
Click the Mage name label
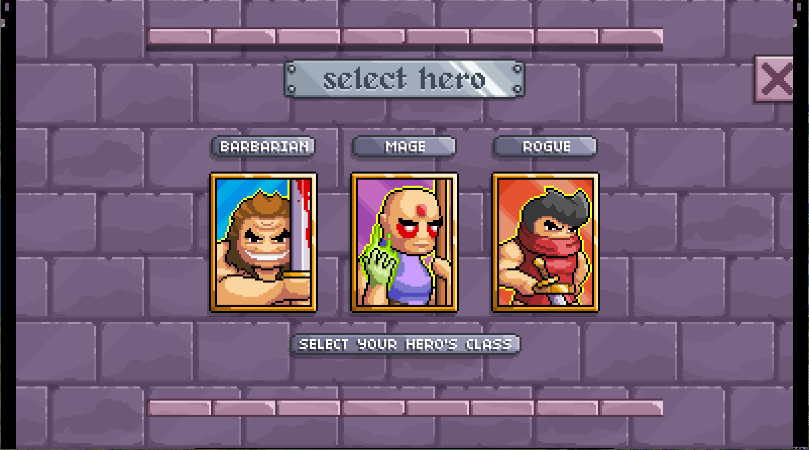tap(404, 146)
